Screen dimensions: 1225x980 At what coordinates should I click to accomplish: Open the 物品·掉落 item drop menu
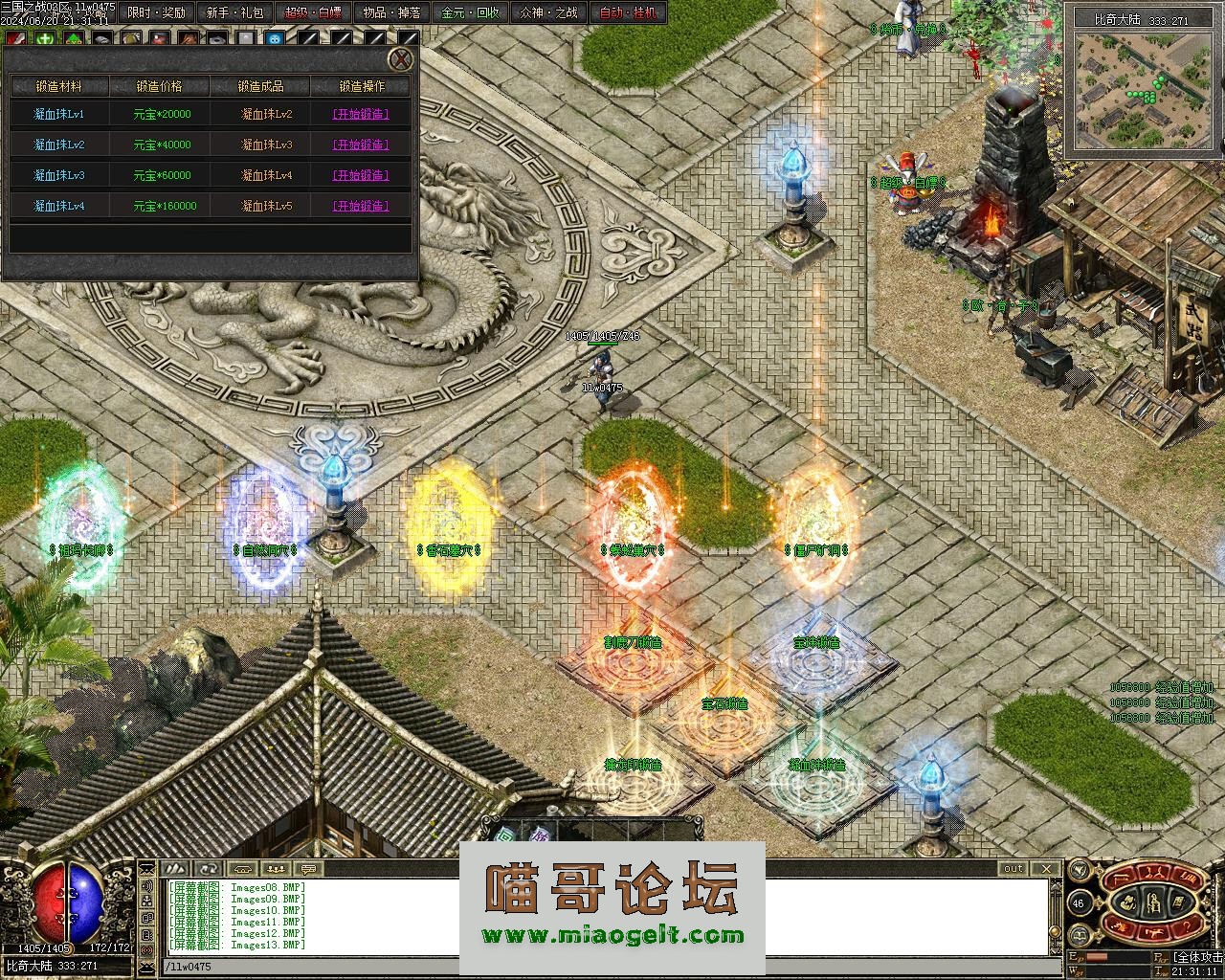click(x=390, y=12)
